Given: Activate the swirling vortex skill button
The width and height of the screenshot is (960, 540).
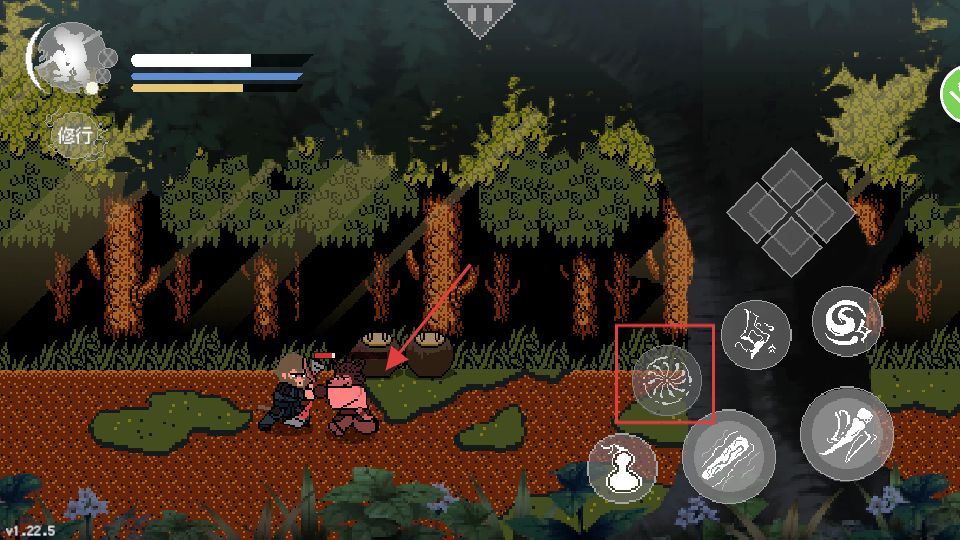Looking at the screenshot, I should tap(667, 380).
